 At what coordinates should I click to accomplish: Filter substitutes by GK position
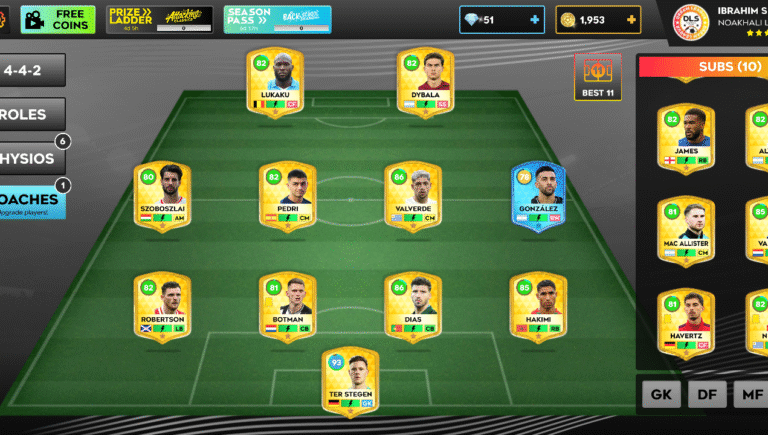(661, 394)
